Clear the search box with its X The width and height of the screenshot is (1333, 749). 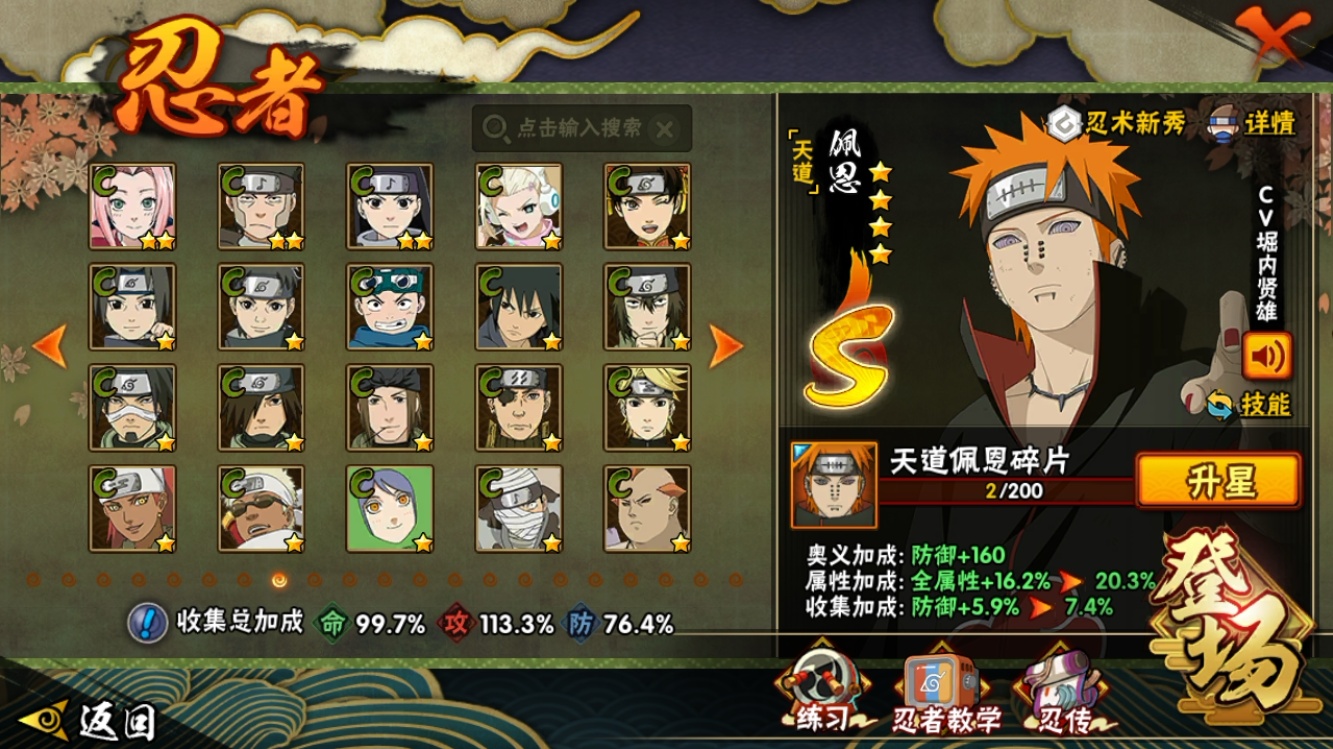click(x=664, y=129)
